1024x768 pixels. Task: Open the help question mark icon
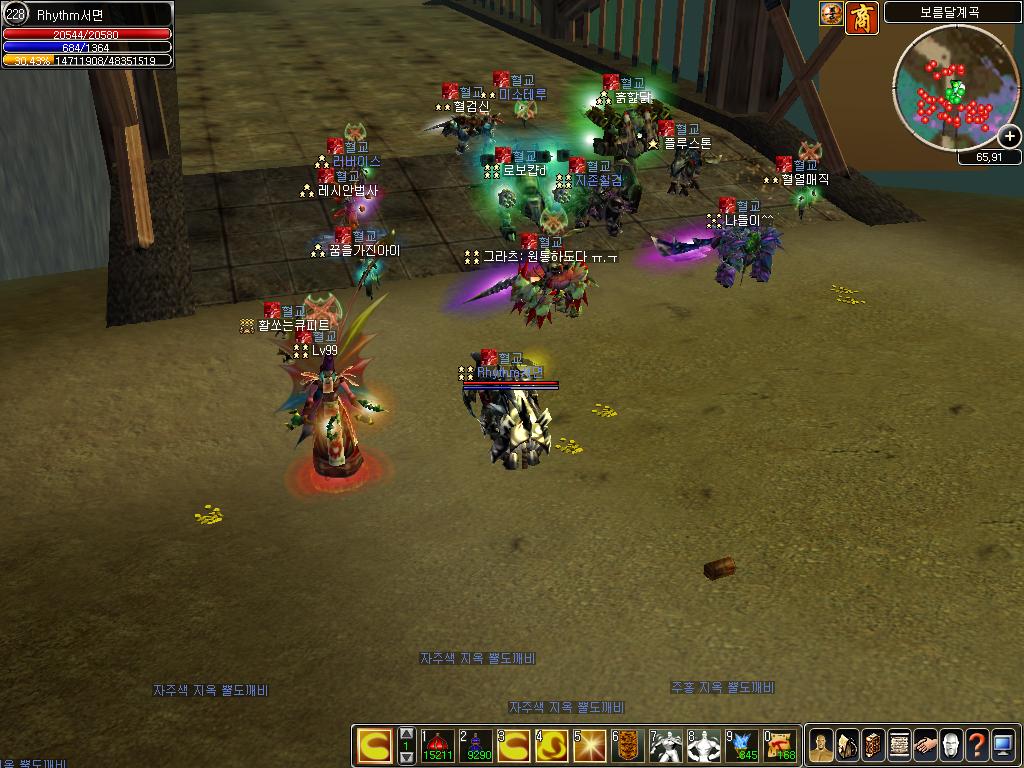coord(977,746)
